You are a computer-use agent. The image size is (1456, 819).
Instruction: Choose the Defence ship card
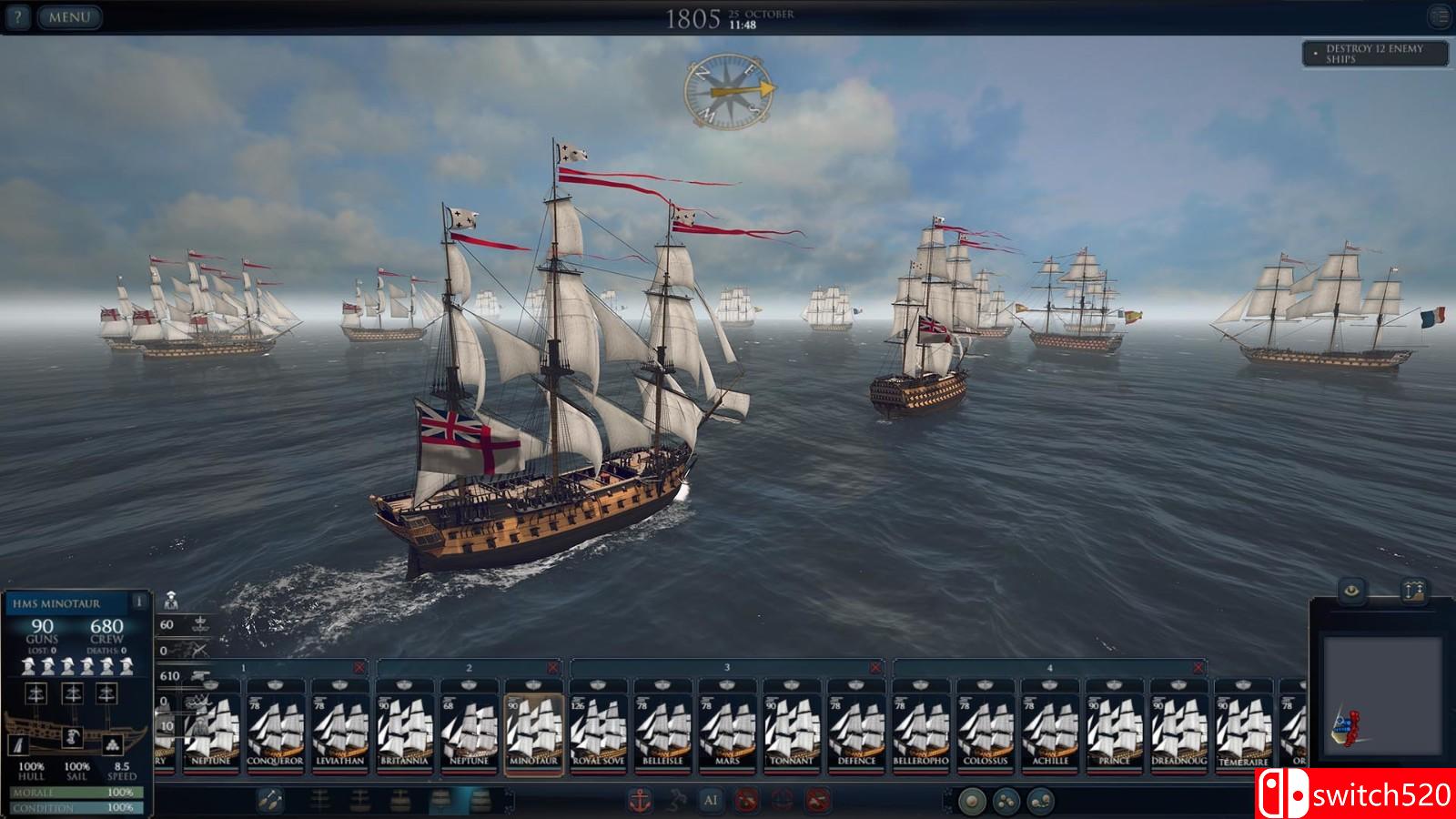click(856, 728)
